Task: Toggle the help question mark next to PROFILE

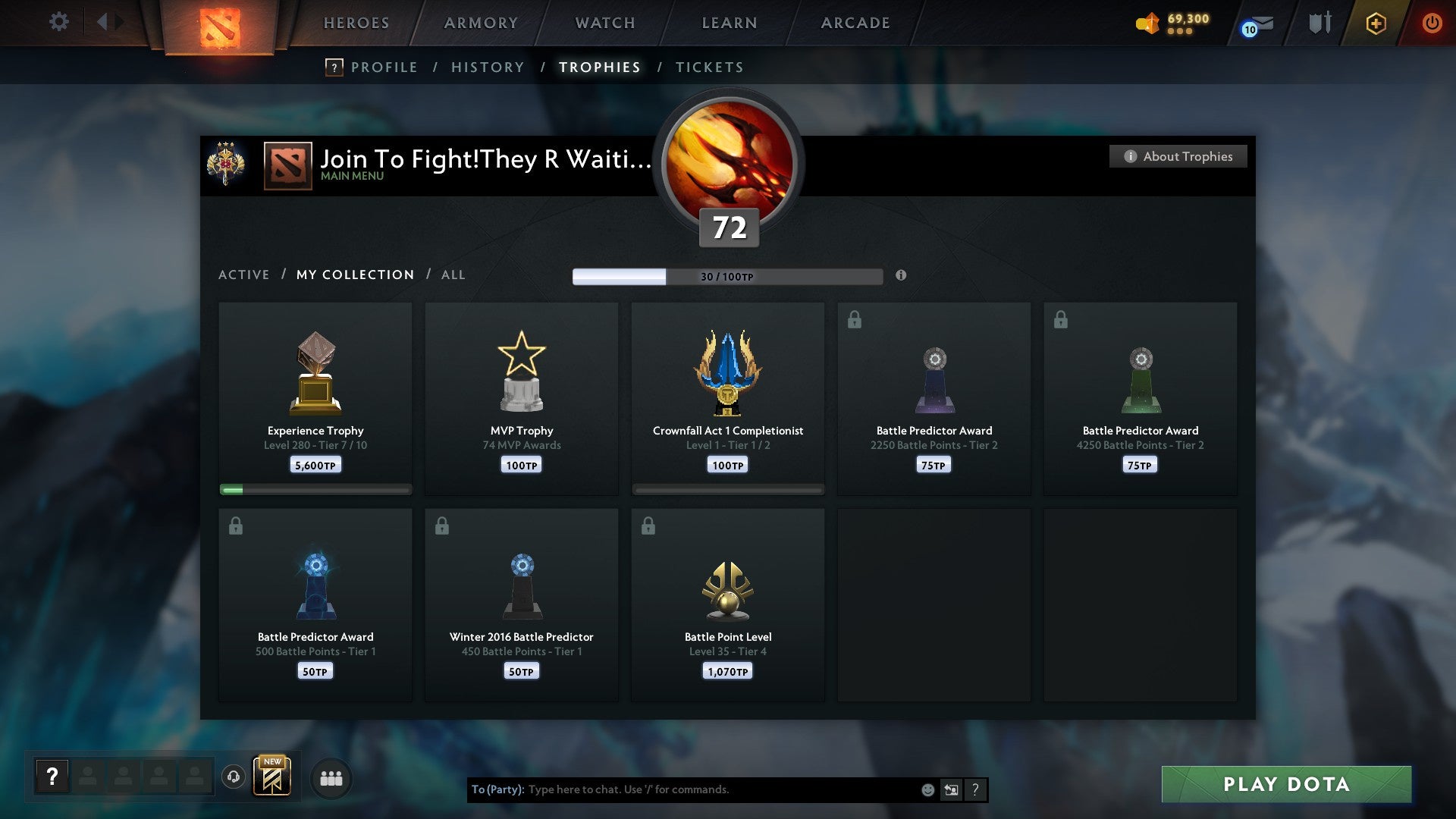Action: pyautogui.click(x=334, y=67)
